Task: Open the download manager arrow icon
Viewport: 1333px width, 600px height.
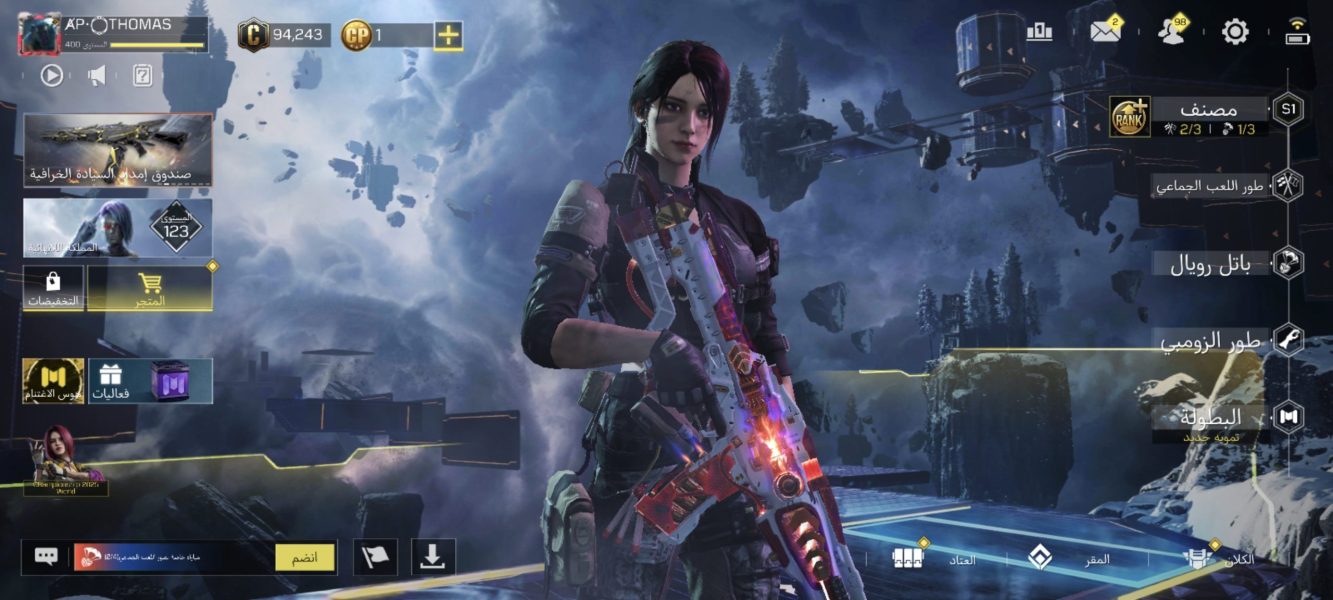Action: click(432, 557)
